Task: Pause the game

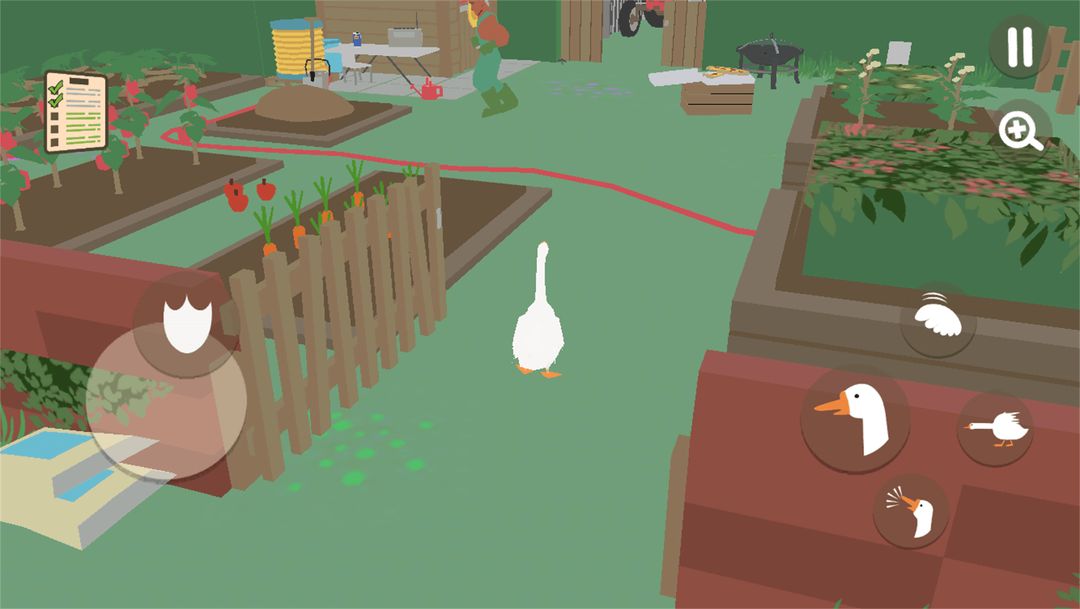Action: click(x=1019, y=47)
